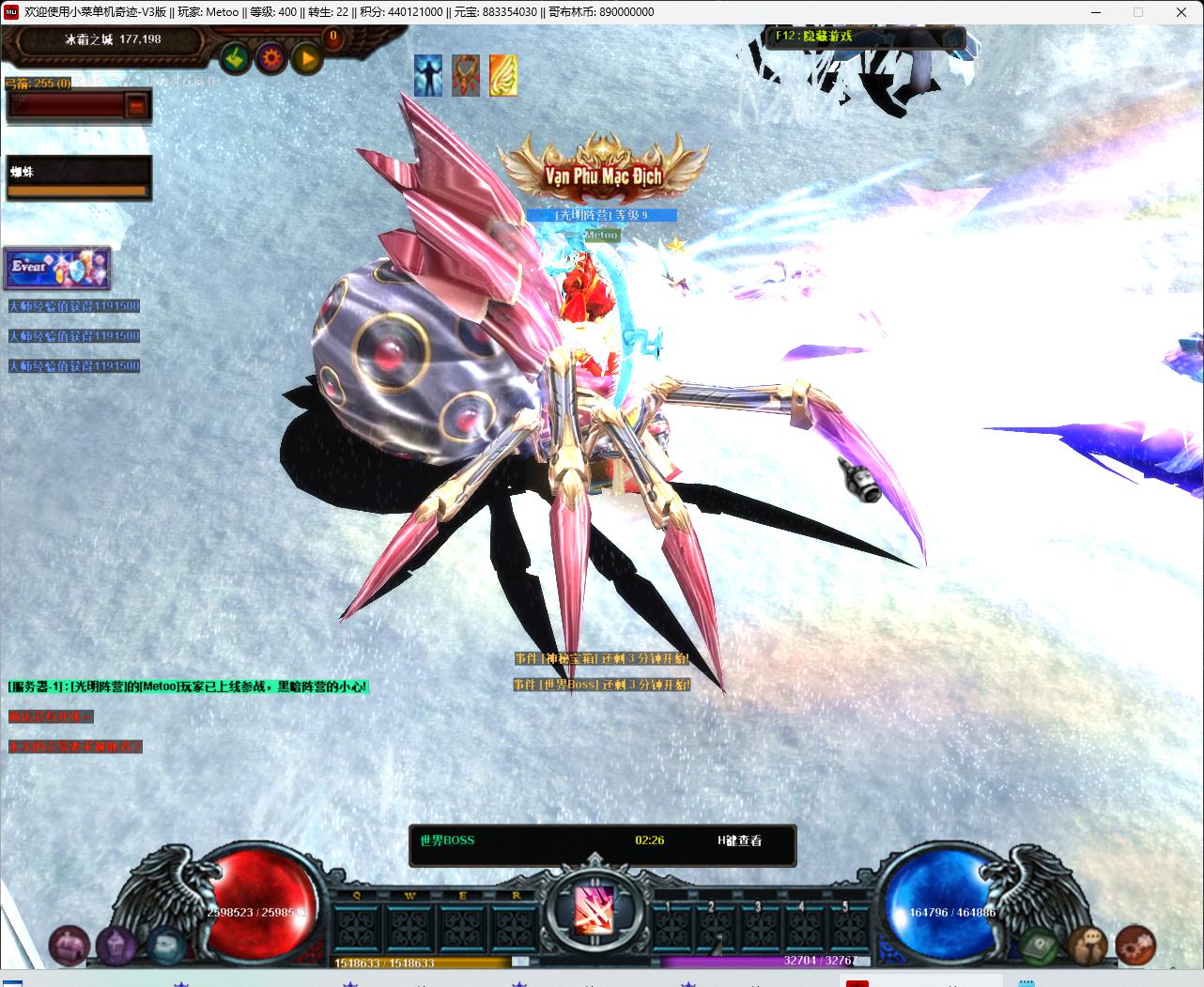Screen dimensions: 1204x987
Task: Activate the center attack skill icon
Action: pos(594,908)
